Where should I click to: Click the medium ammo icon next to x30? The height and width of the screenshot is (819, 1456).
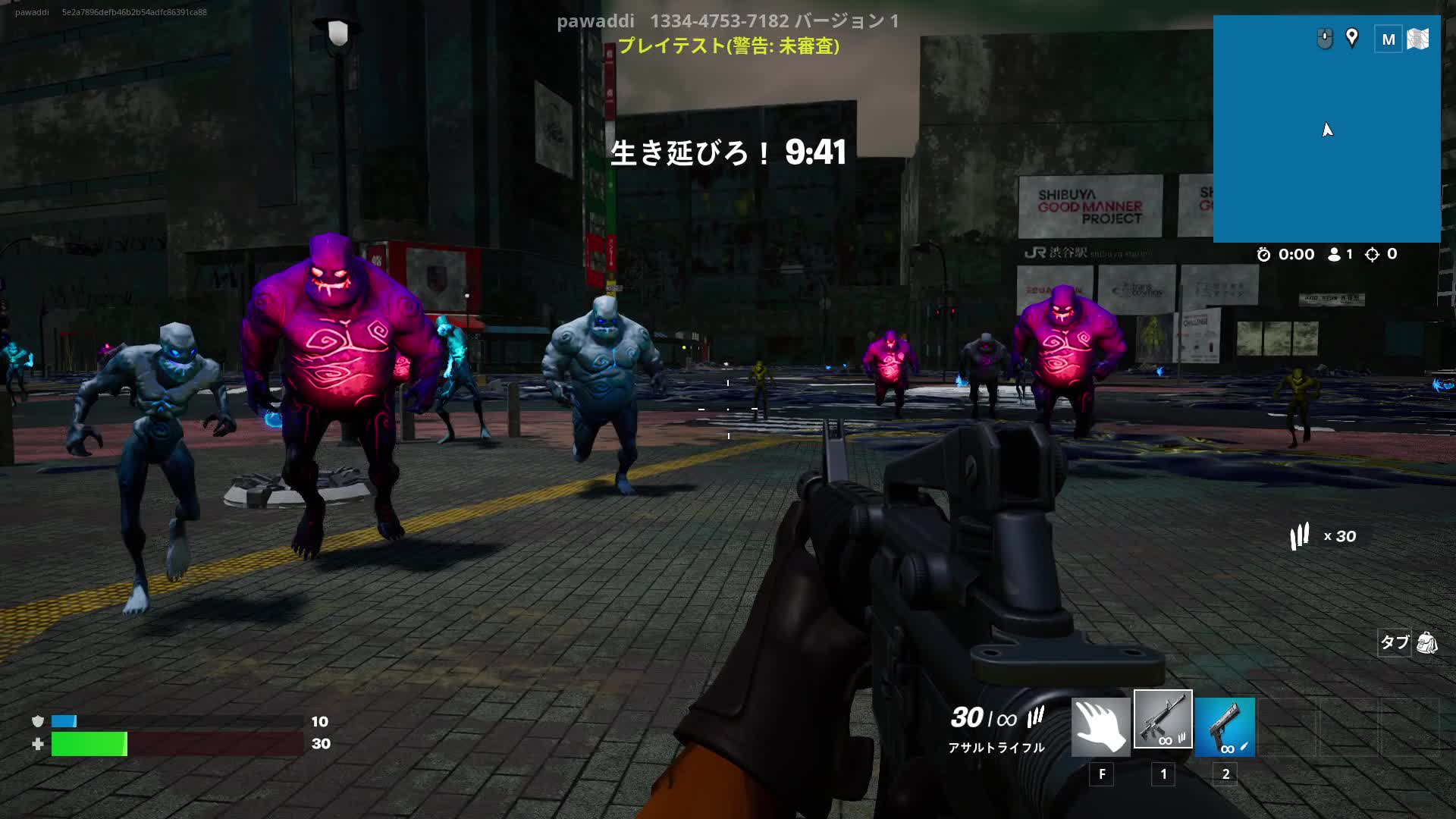pyautogui.click(x=1298, y=536)
